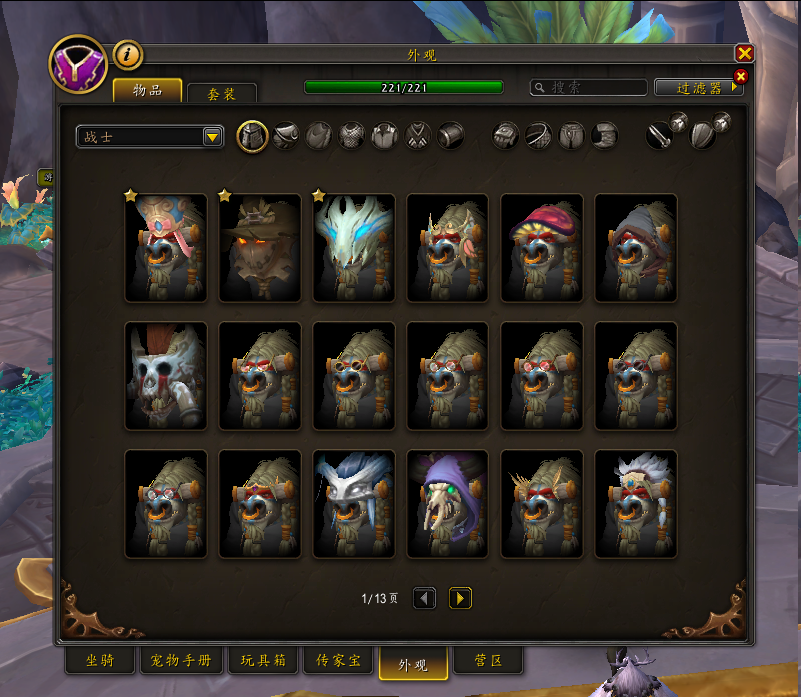Screen dimensions: 801x697
Task: Open the 玩具箱 toy box tab
Action: click(263, 661)
